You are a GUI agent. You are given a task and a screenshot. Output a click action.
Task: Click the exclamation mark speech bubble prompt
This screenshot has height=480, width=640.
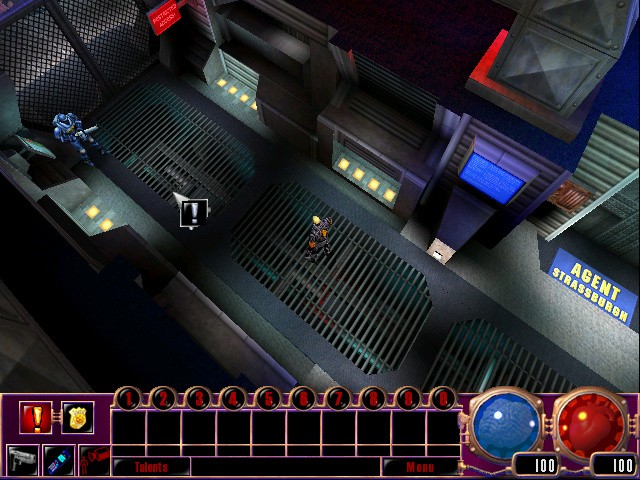tap(193, 212)
